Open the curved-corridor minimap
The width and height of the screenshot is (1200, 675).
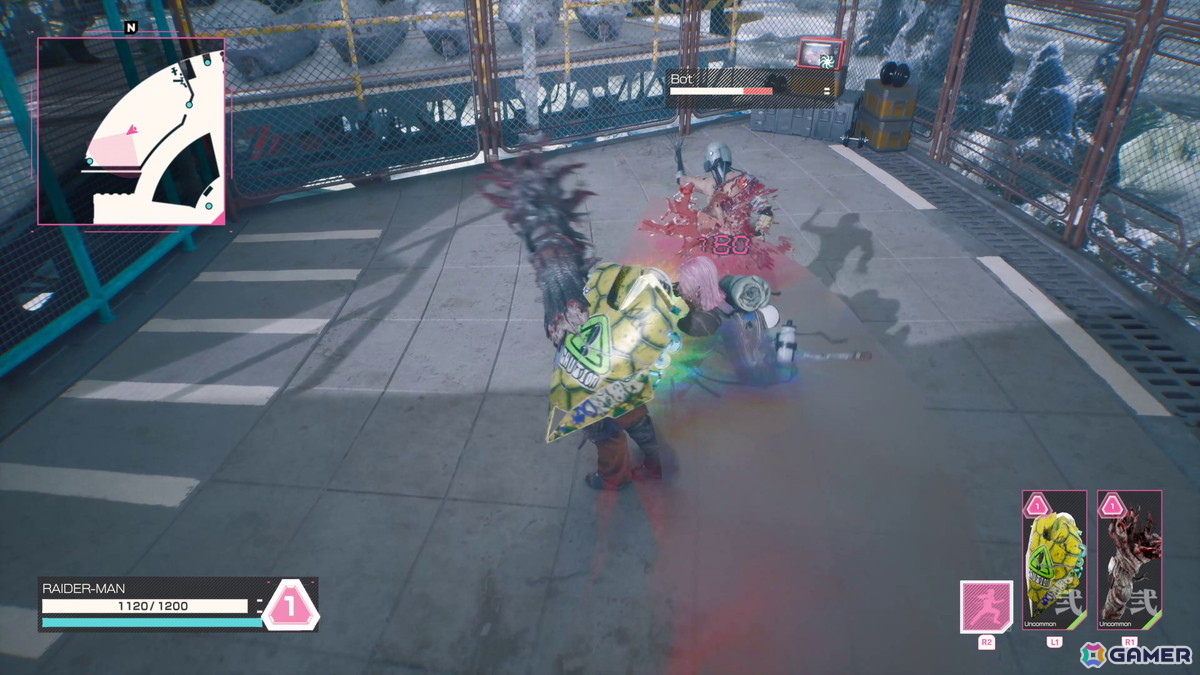[131, 131]
